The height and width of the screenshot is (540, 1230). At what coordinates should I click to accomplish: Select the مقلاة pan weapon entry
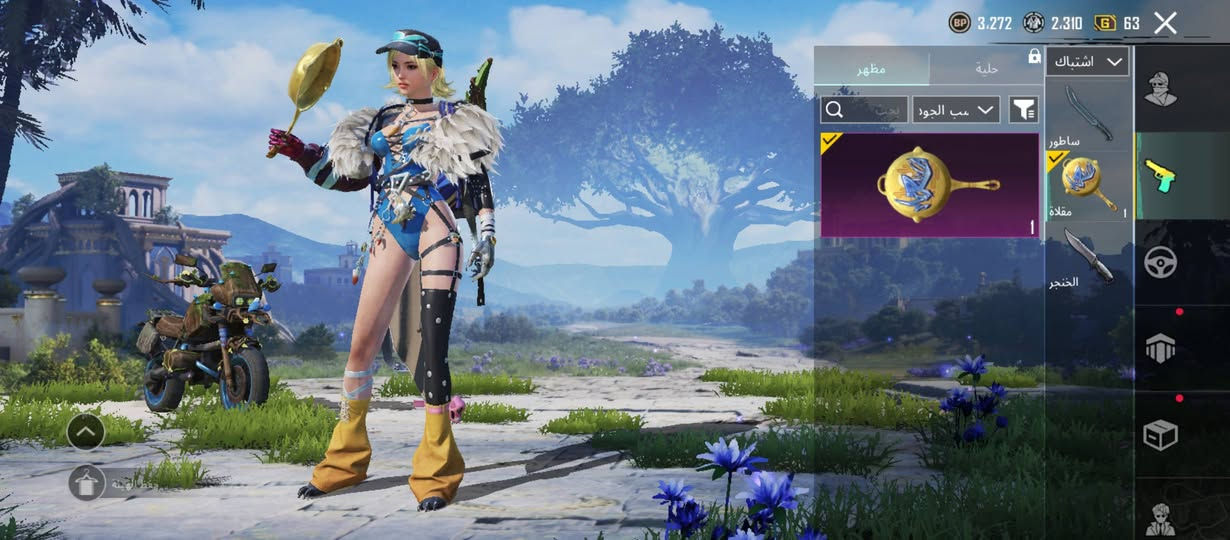1087,186
